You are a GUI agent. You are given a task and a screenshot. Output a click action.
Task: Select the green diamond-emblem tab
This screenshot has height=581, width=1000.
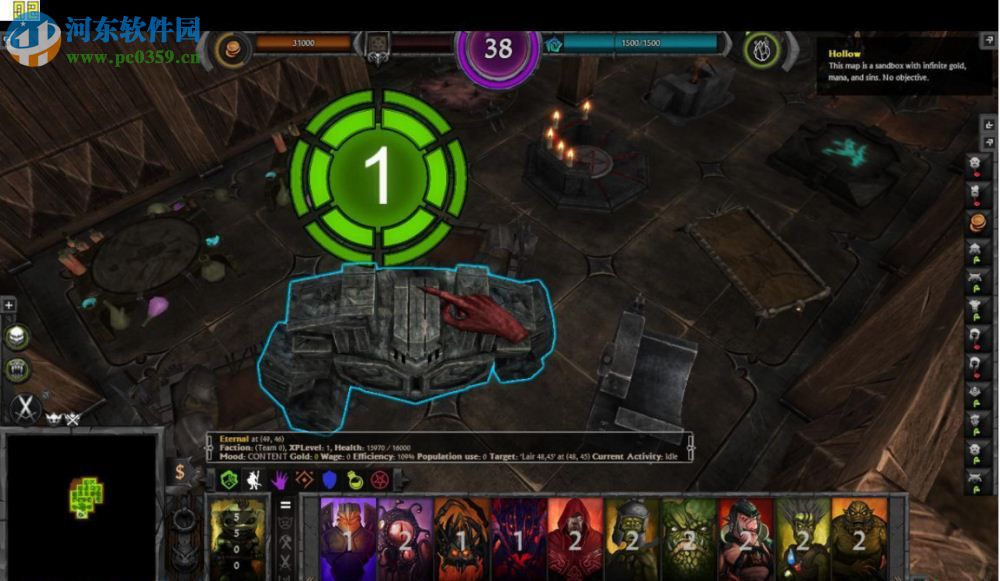[229, 480]
